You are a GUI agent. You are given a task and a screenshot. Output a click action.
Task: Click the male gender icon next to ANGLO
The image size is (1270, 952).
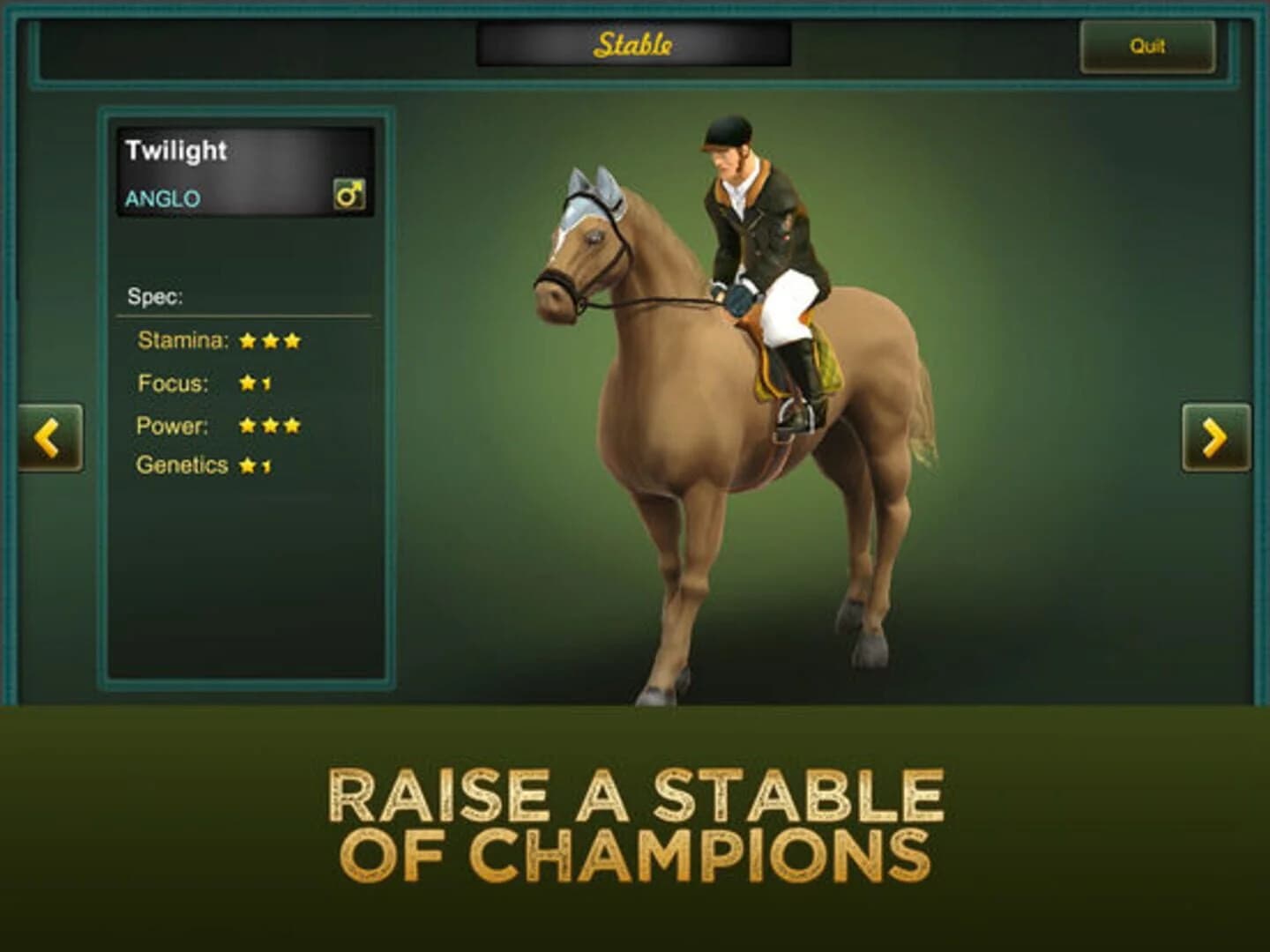(x=351, y=192)
